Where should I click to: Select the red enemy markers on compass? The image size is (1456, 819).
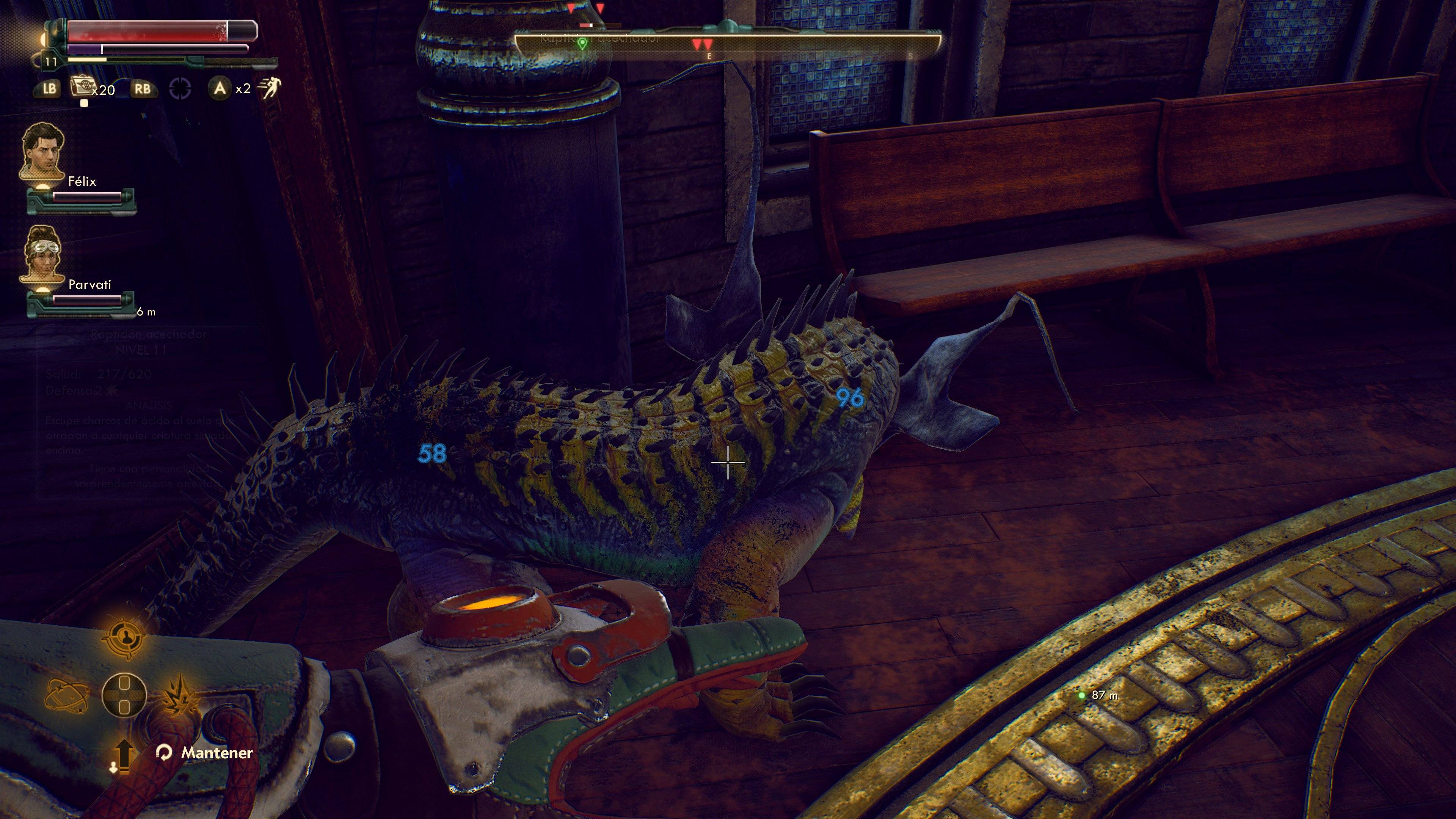click(703, 44)
